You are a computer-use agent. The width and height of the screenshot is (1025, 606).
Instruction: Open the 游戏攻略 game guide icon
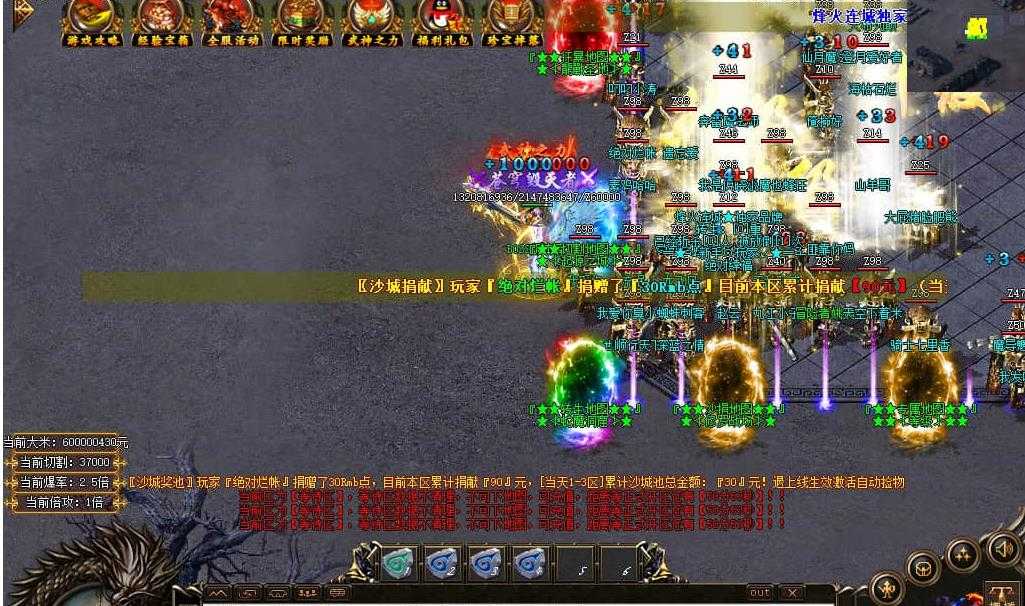click(92, 20)
